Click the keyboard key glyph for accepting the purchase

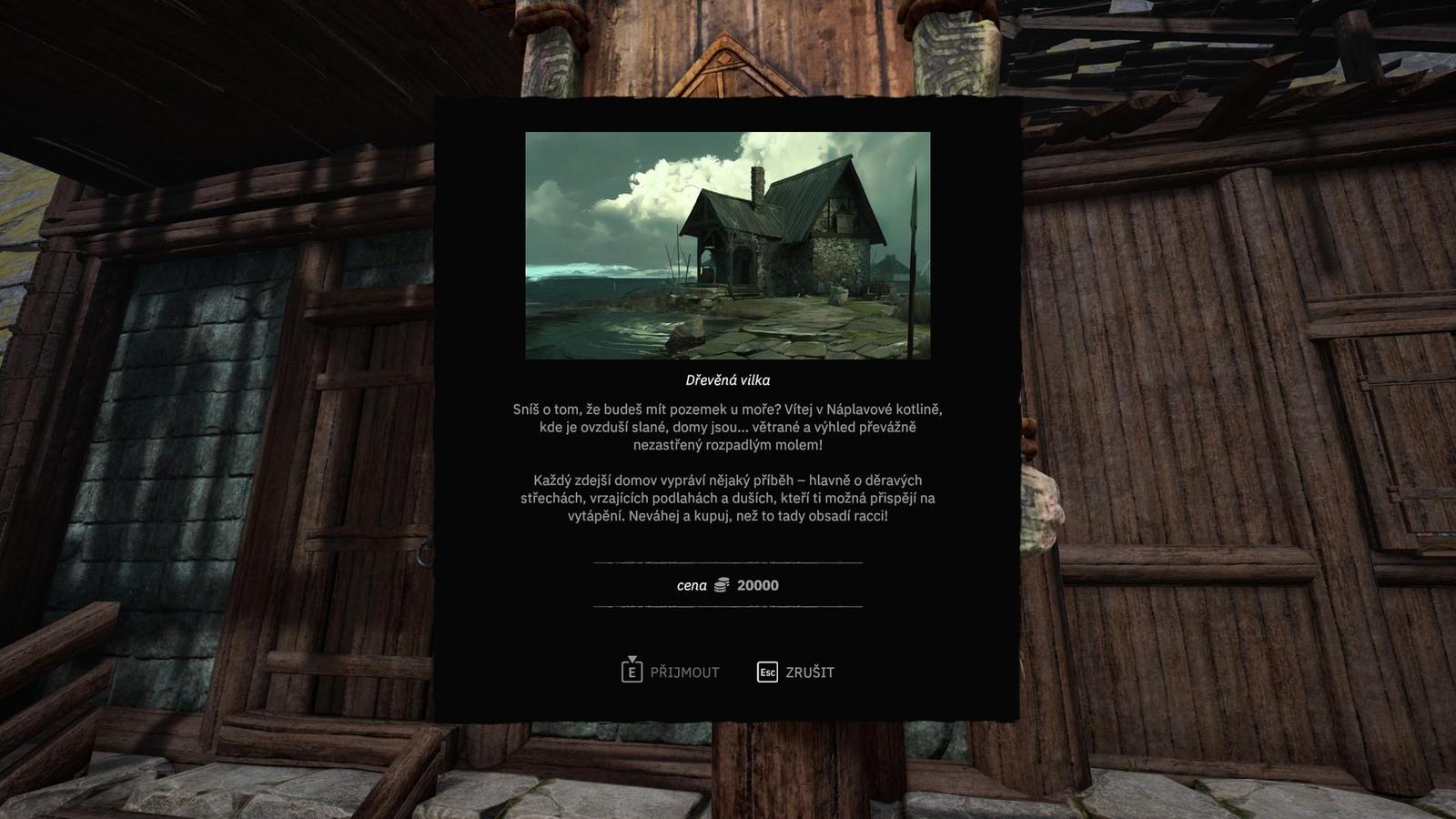click(631, 673)
